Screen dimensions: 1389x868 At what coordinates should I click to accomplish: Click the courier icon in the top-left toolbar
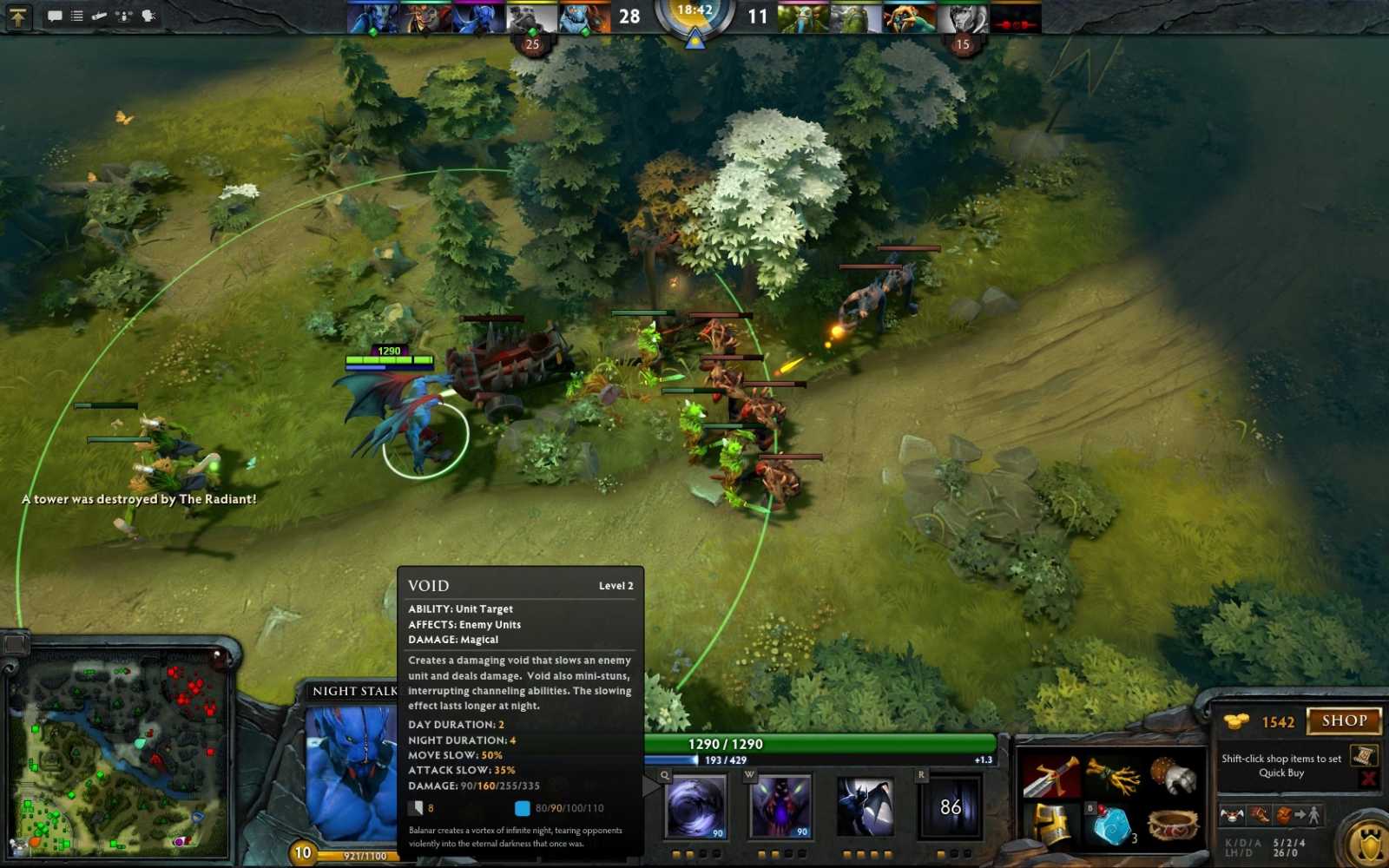click(99, 16)
